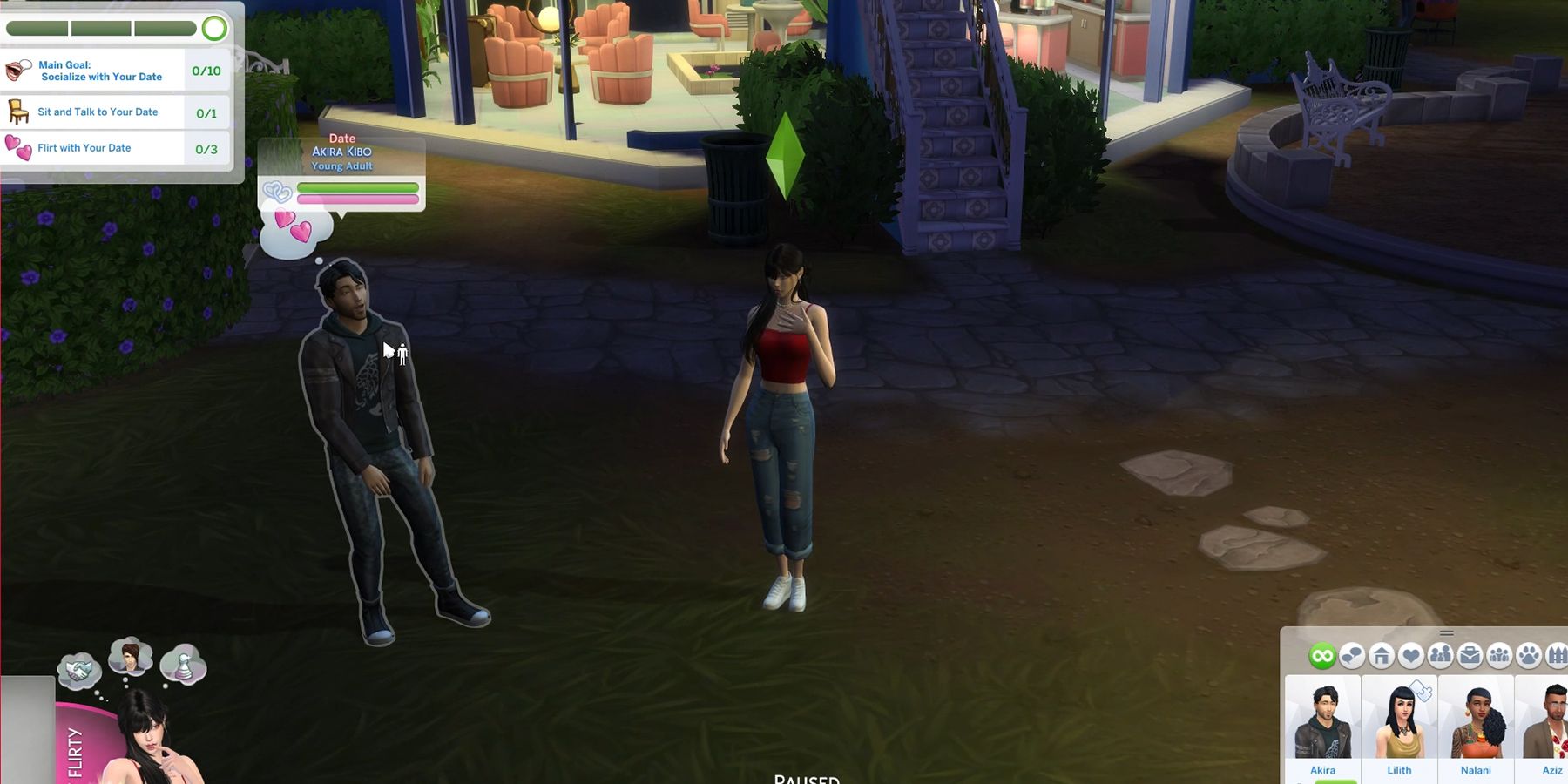Click the green date event progress circle
The image size is (1568, 784).
[x=214, y=28]
